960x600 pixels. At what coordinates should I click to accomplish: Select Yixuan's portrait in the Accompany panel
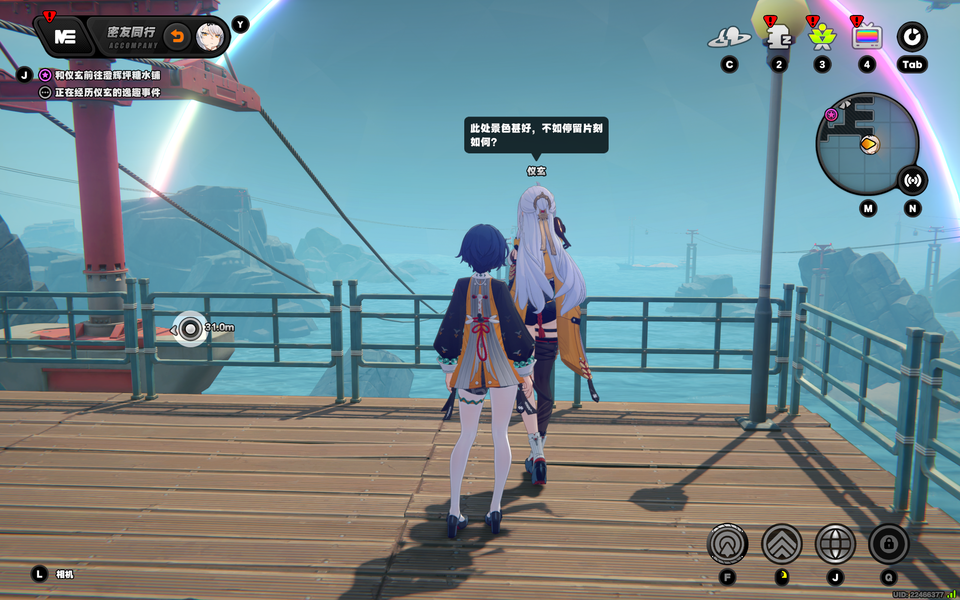coord(209,37)
